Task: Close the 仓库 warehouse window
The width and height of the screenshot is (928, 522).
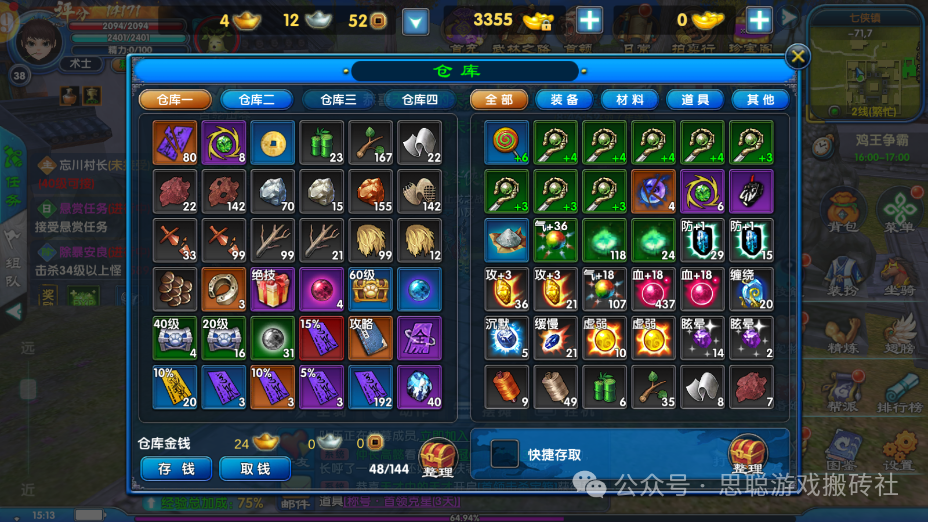Action: (798, 57)
